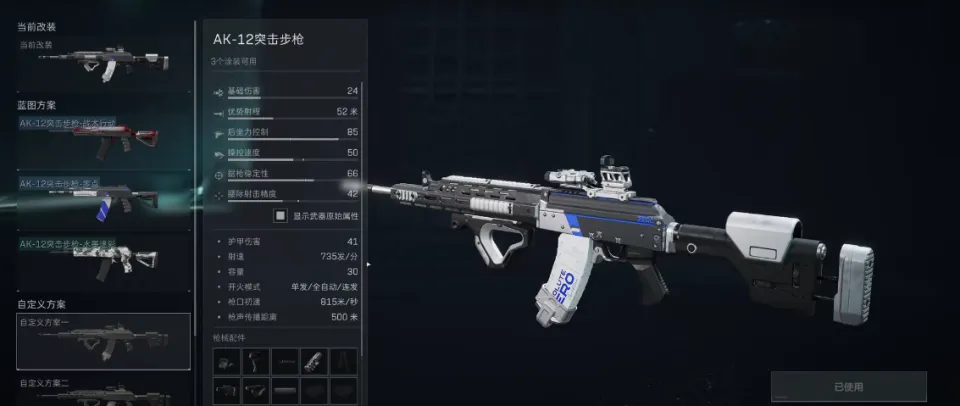Select the blue-magazine AK-12 blueprint

(x=102, y=202)
